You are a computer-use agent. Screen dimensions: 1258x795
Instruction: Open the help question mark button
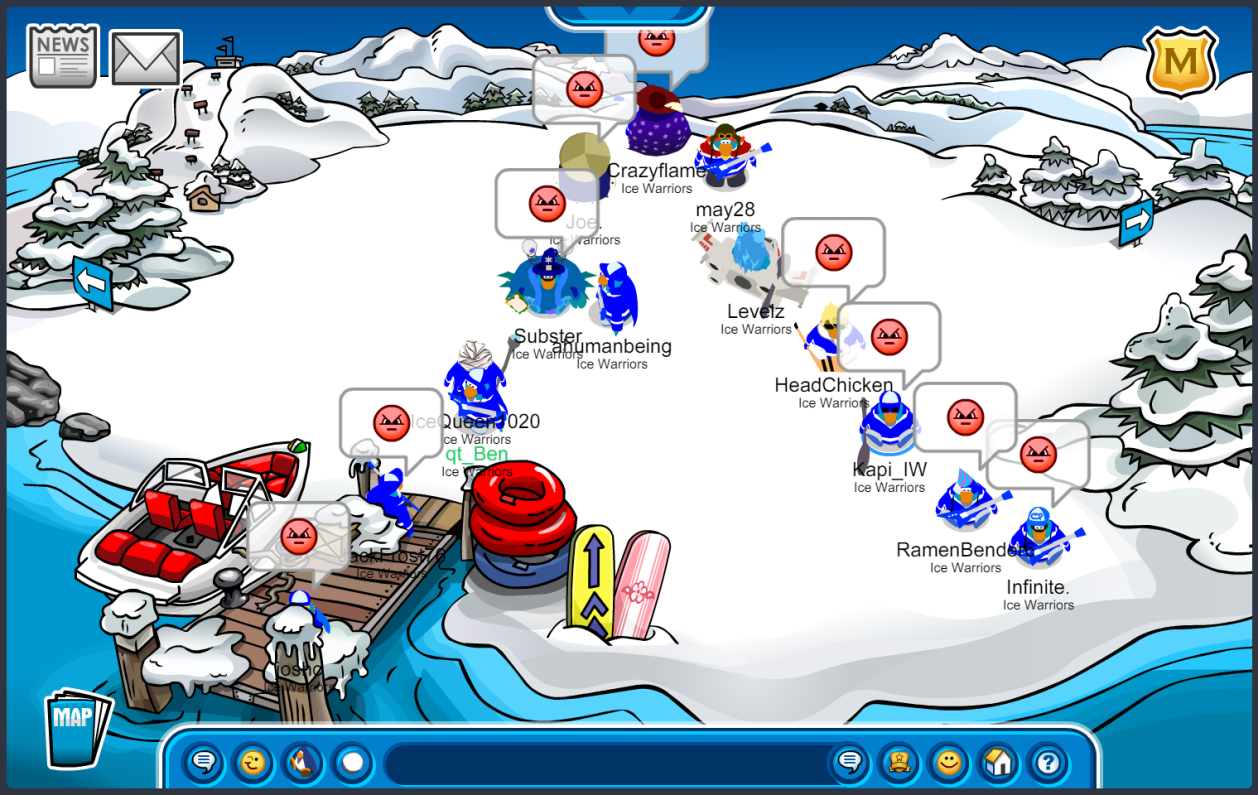pos(1047,764)
